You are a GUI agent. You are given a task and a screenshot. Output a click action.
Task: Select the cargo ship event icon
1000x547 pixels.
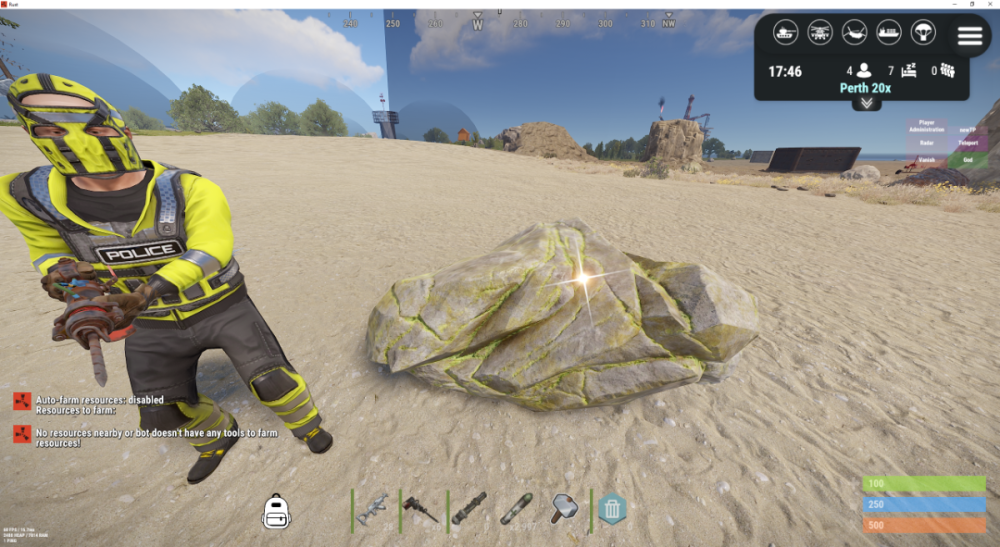(888, 33)
